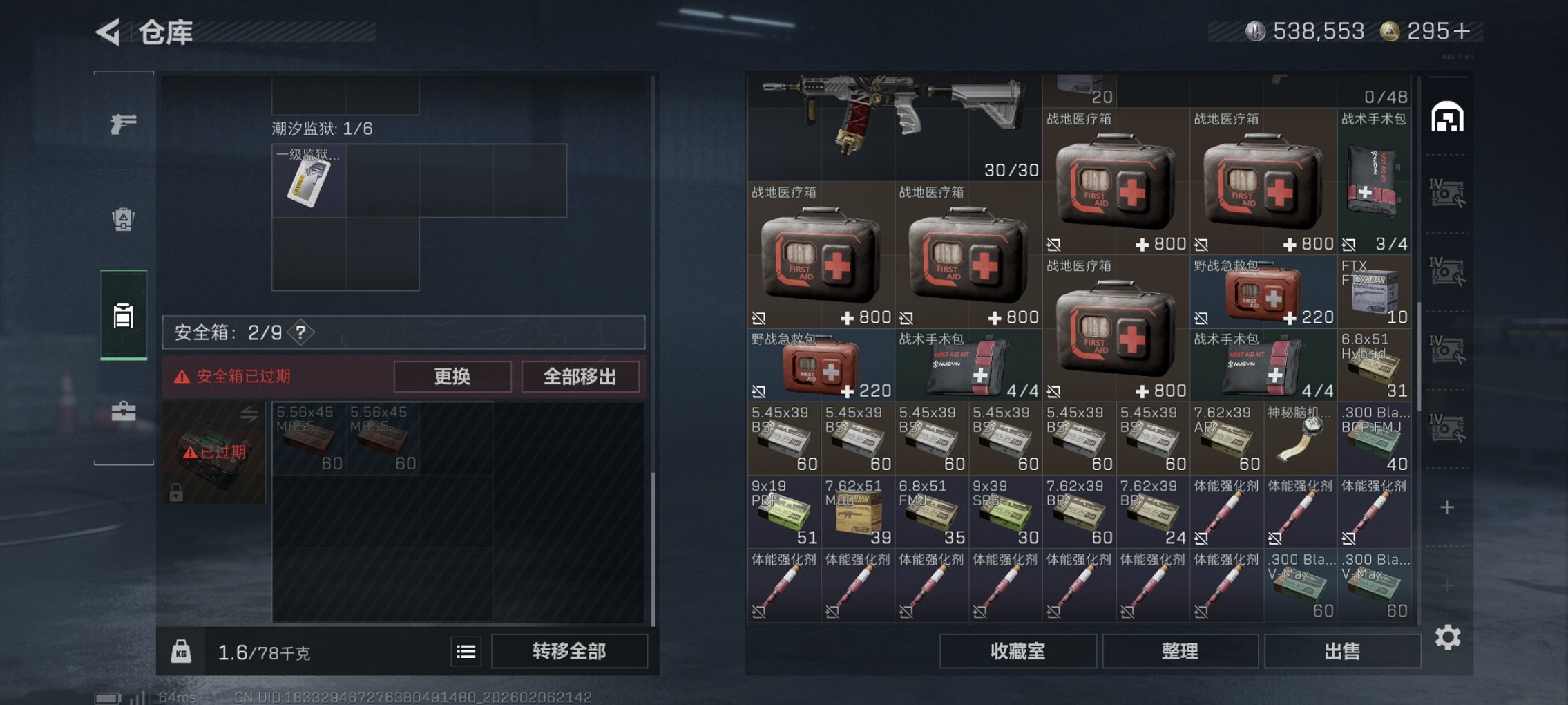This screenshot has height=705, width=1568.
Task: Click the 1.6/78千克 weight capacity bar
Action: tap(262, 652)
